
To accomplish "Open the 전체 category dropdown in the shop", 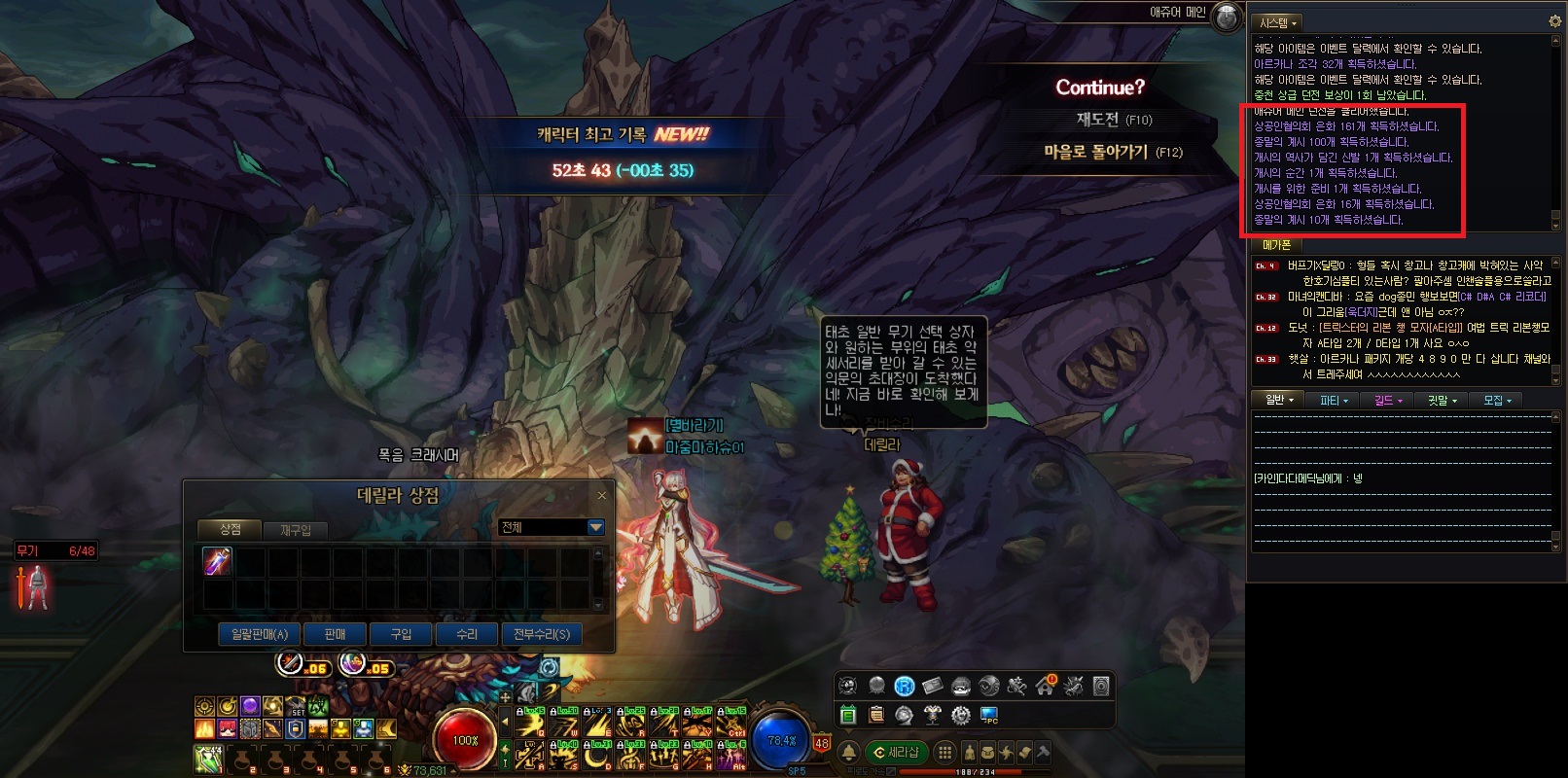I will [x=596, y=527].
